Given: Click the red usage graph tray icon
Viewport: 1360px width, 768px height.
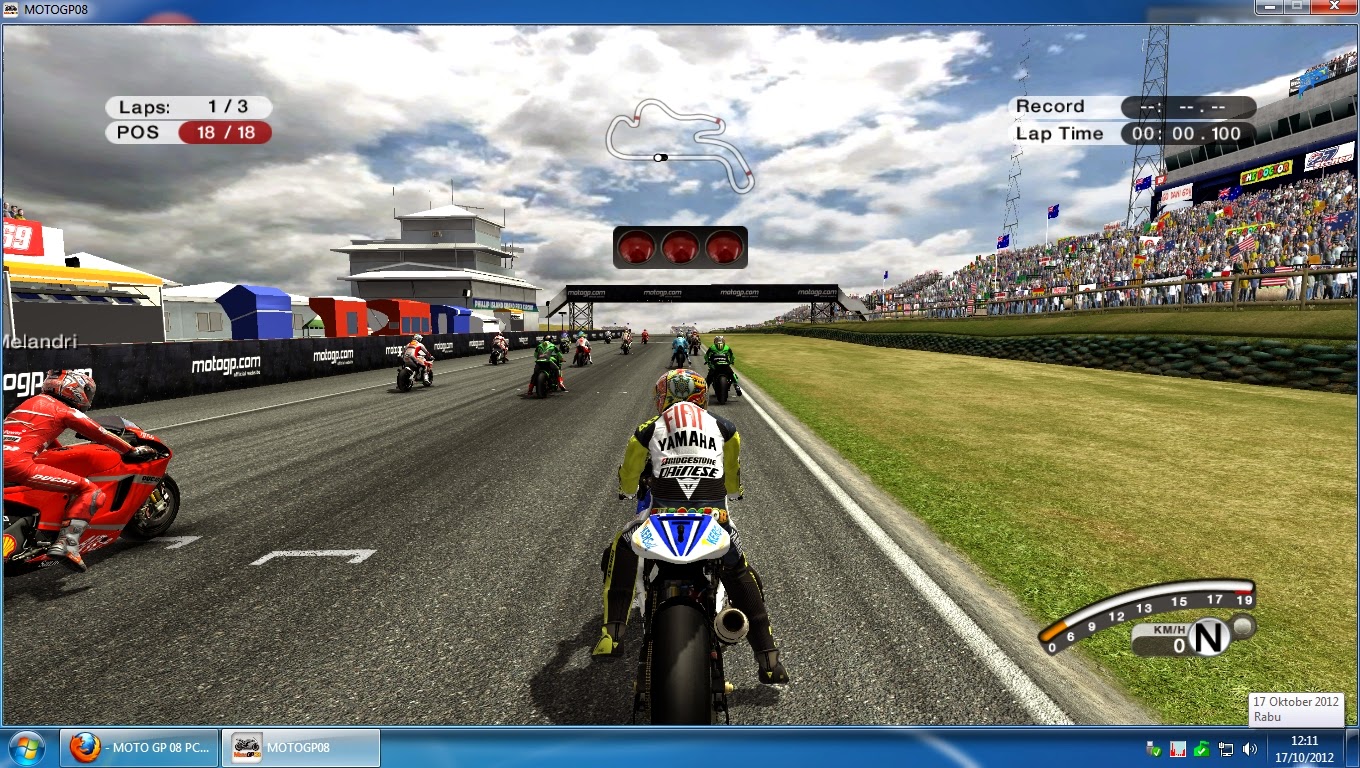Looking at the screenshot, I should 1177,749.
